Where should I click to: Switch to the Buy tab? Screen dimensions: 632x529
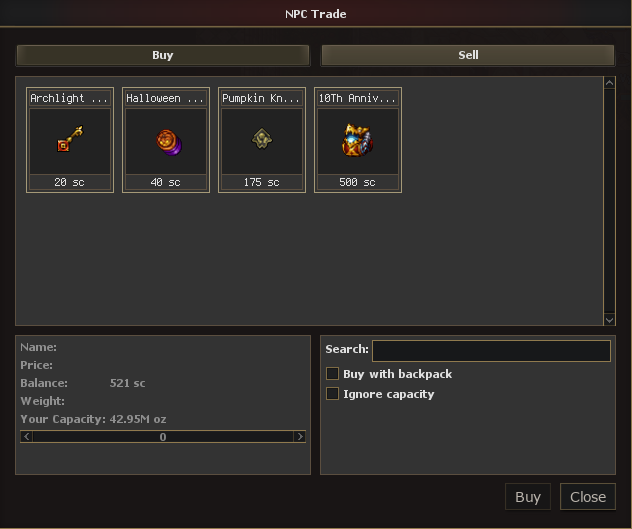(x=162, y=55)
